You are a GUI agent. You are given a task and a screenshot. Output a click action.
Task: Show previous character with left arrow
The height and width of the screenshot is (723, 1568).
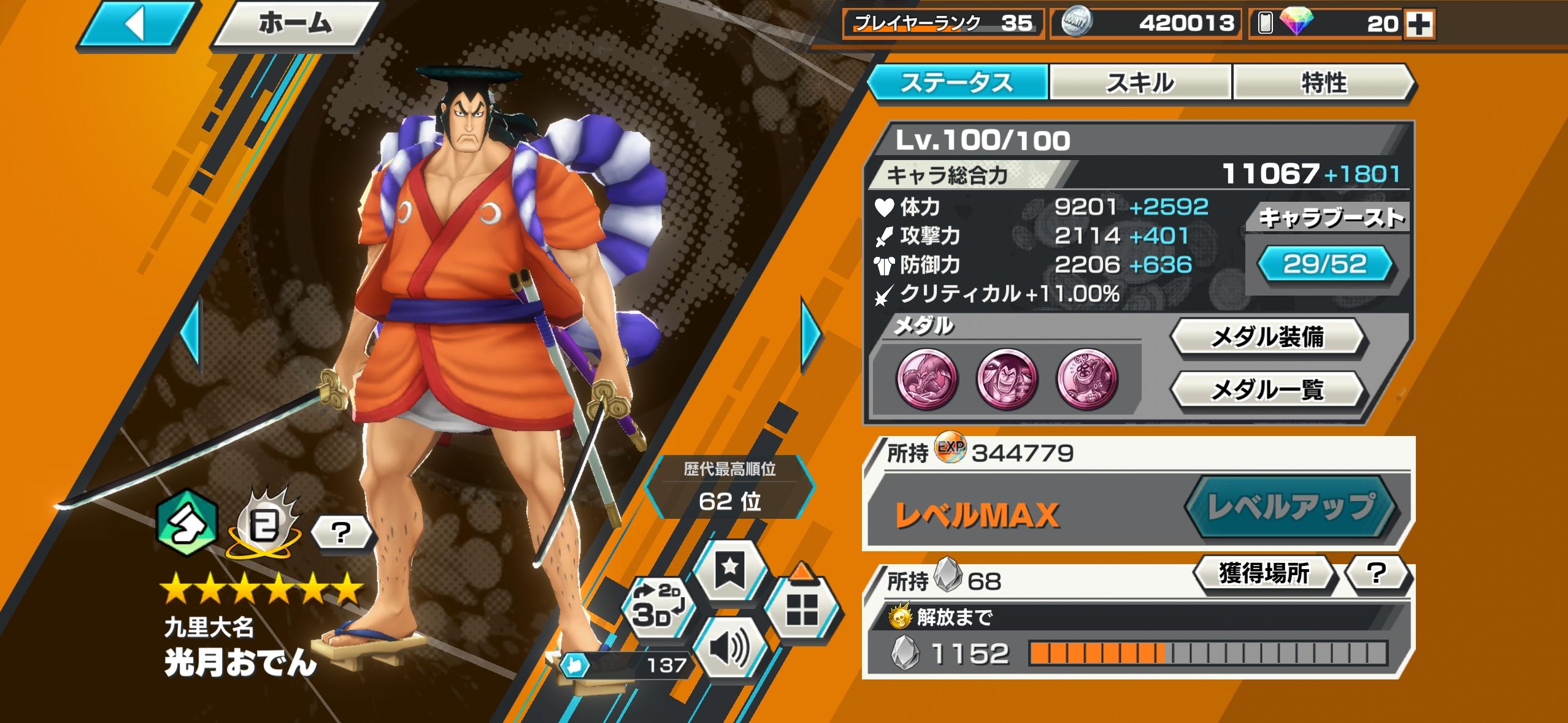click(191, 335)
